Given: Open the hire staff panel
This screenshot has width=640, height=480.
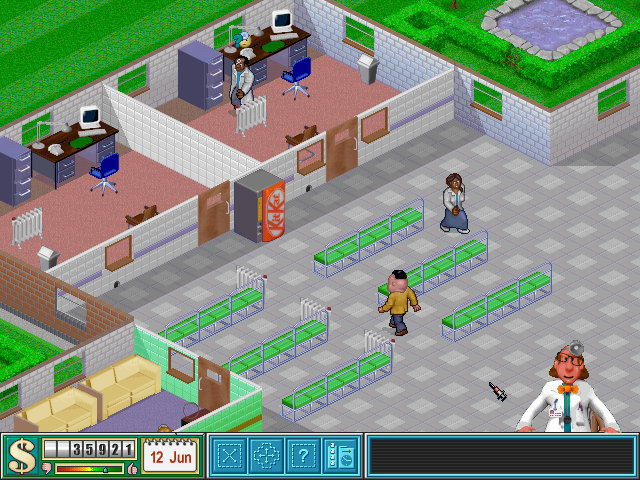Looking at the screenshot, I should (339, 456).
